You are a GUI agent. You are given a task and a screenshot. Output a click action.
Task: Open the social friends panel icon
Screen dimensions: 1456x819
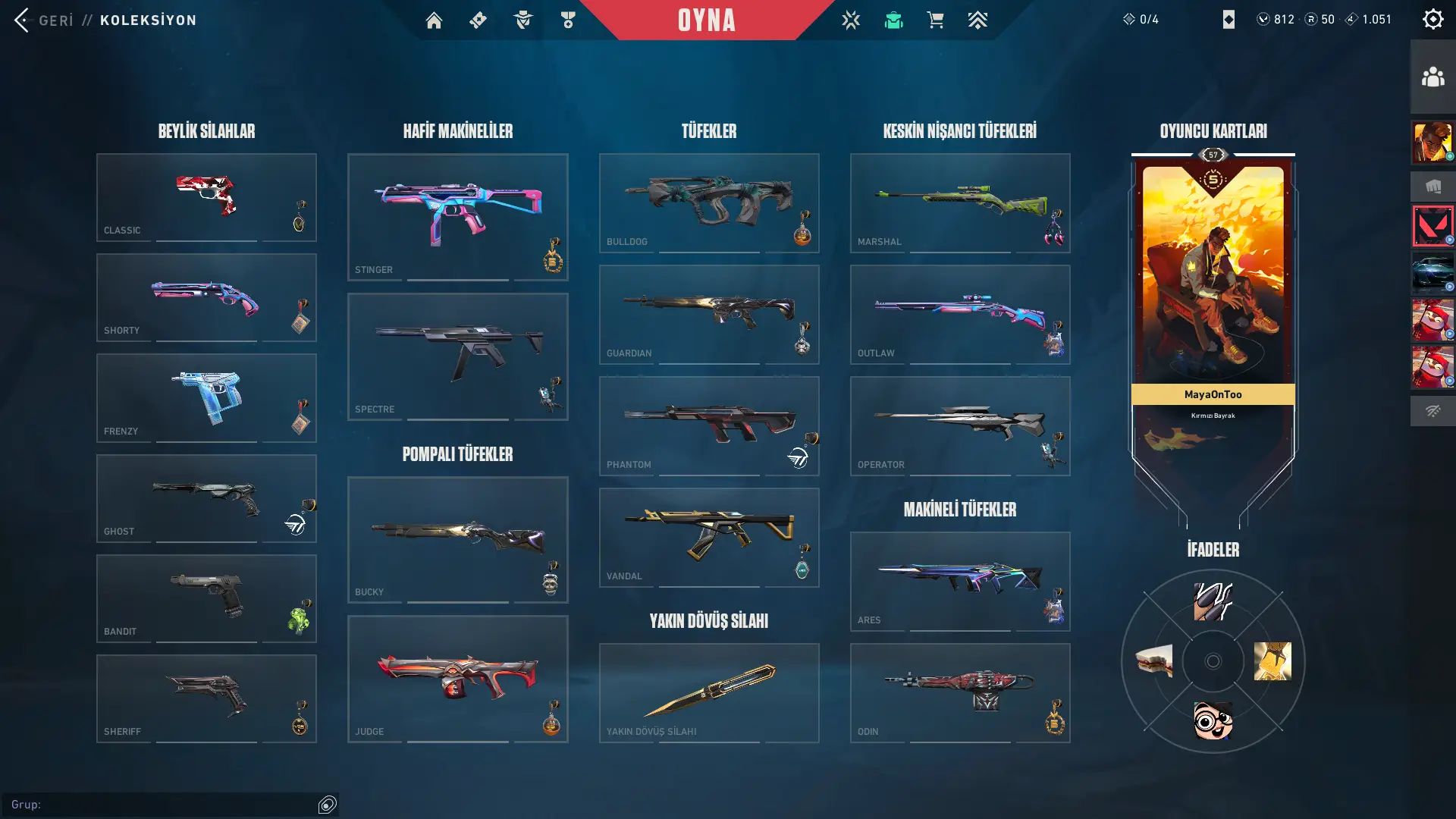(1432, 77)
